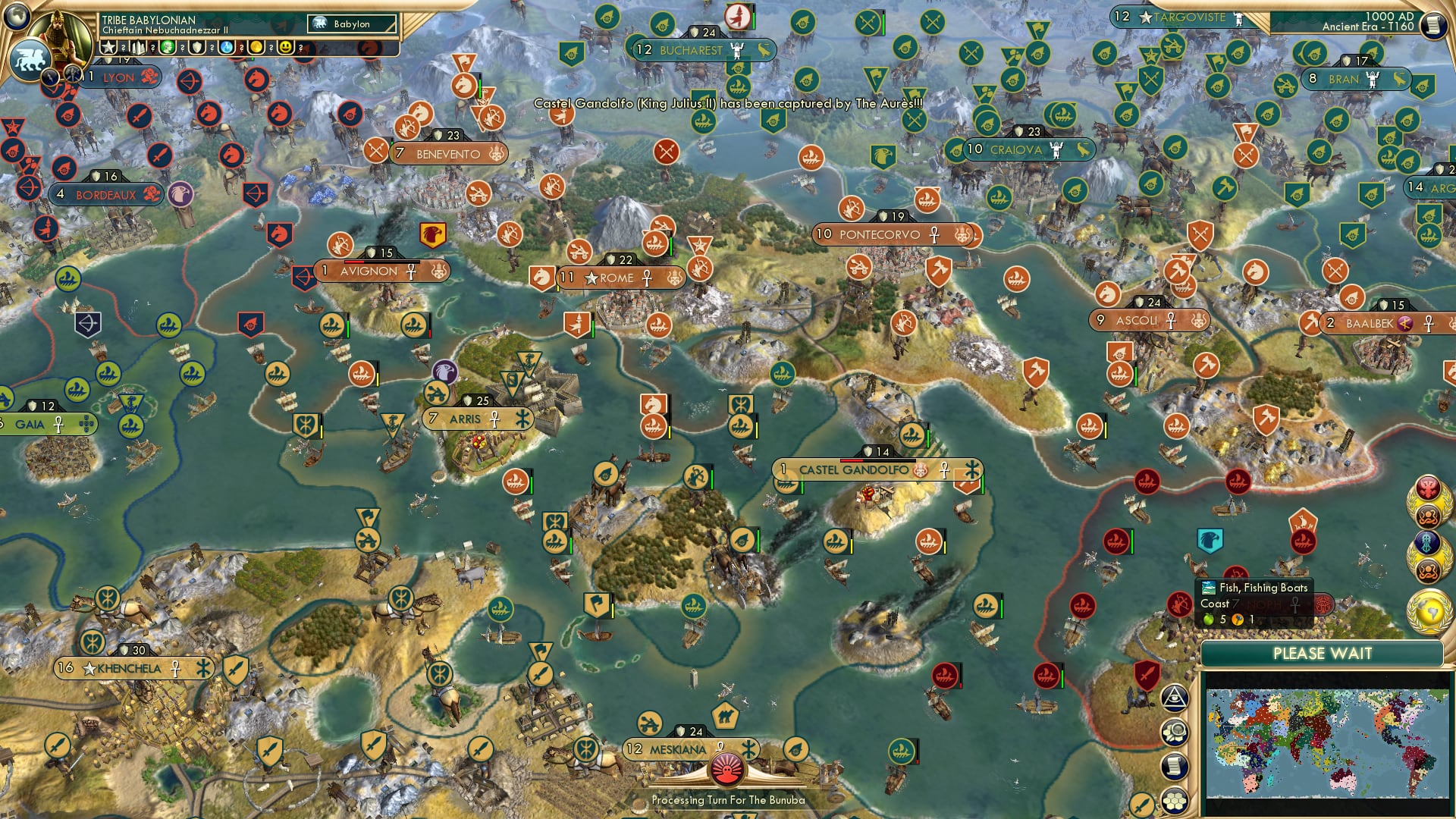
Task: Toggle the globe button in top-left corner
Action: [15, 16]
